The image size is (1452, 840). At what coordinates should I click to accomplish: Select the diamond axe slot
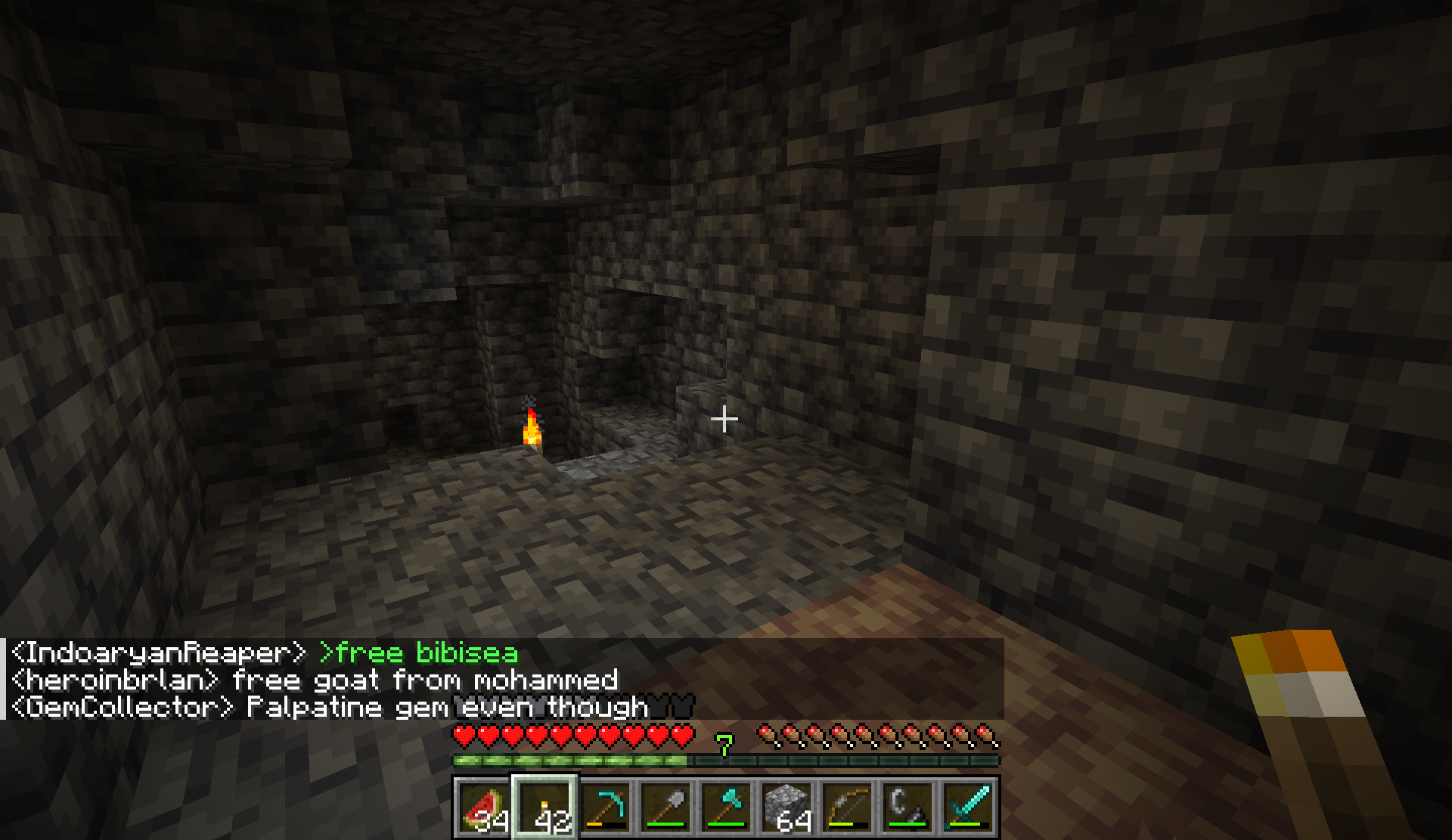(x=727, y=807)
